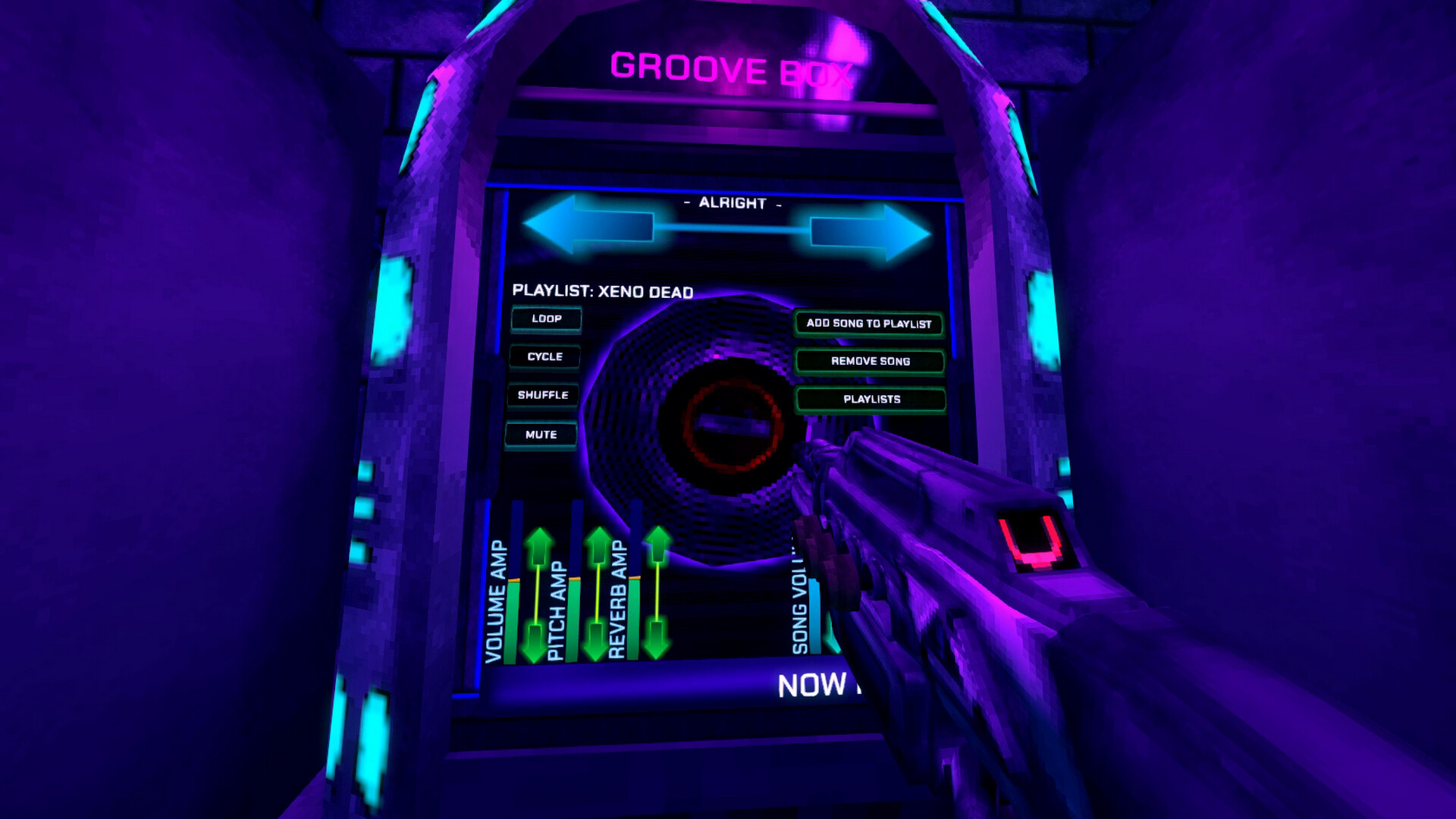Turn on Cycle mode
The image size is (1456, 819).
coord(544,356)
